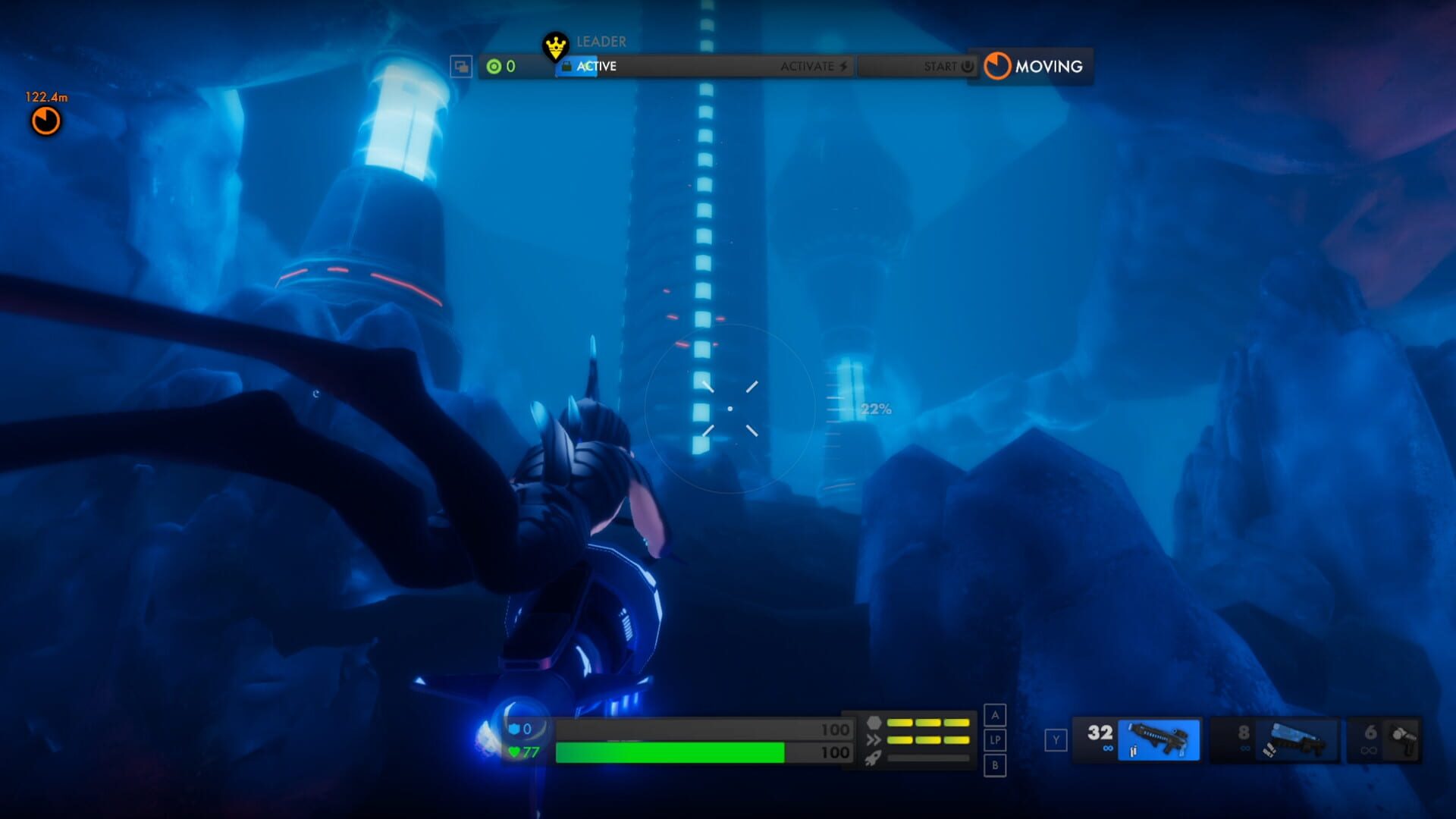Toggle the lock icon beside ACTIVE
The height and width of the screenshot is (819, 1456).
point(566,67)
